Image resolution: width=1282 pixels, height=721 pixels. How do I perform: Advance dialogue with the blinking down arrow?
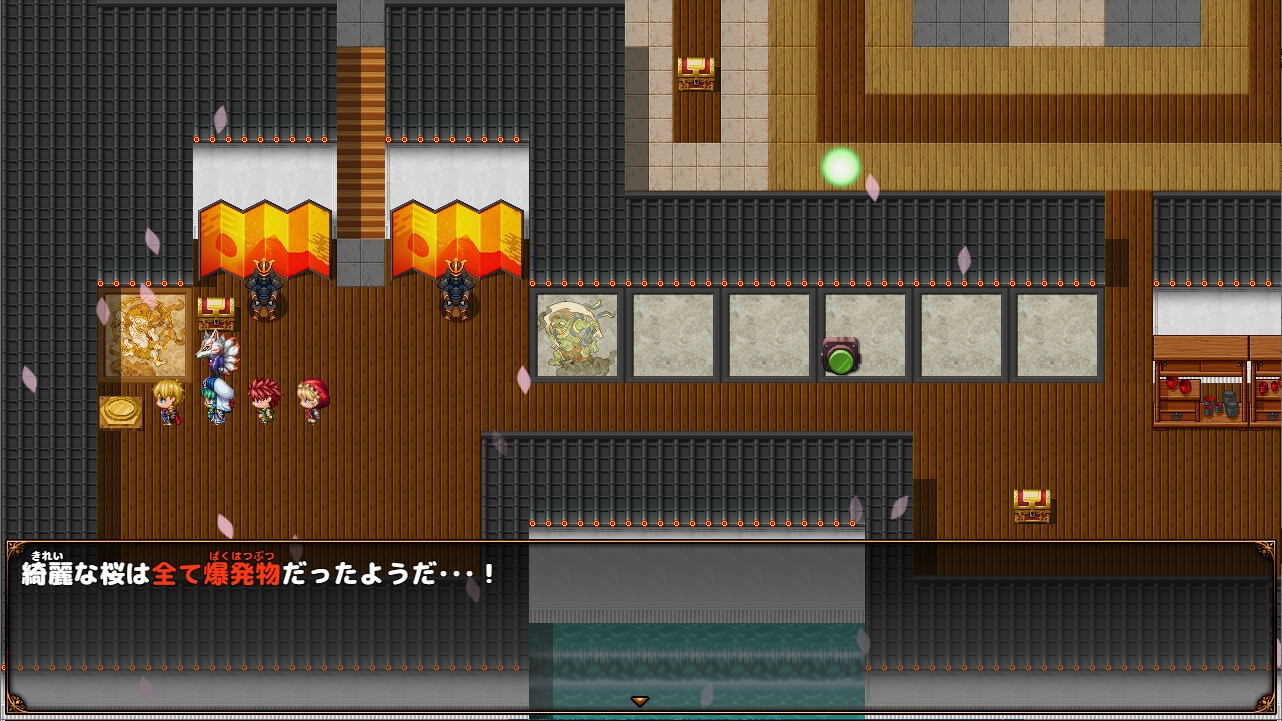[x=640, y=702]
